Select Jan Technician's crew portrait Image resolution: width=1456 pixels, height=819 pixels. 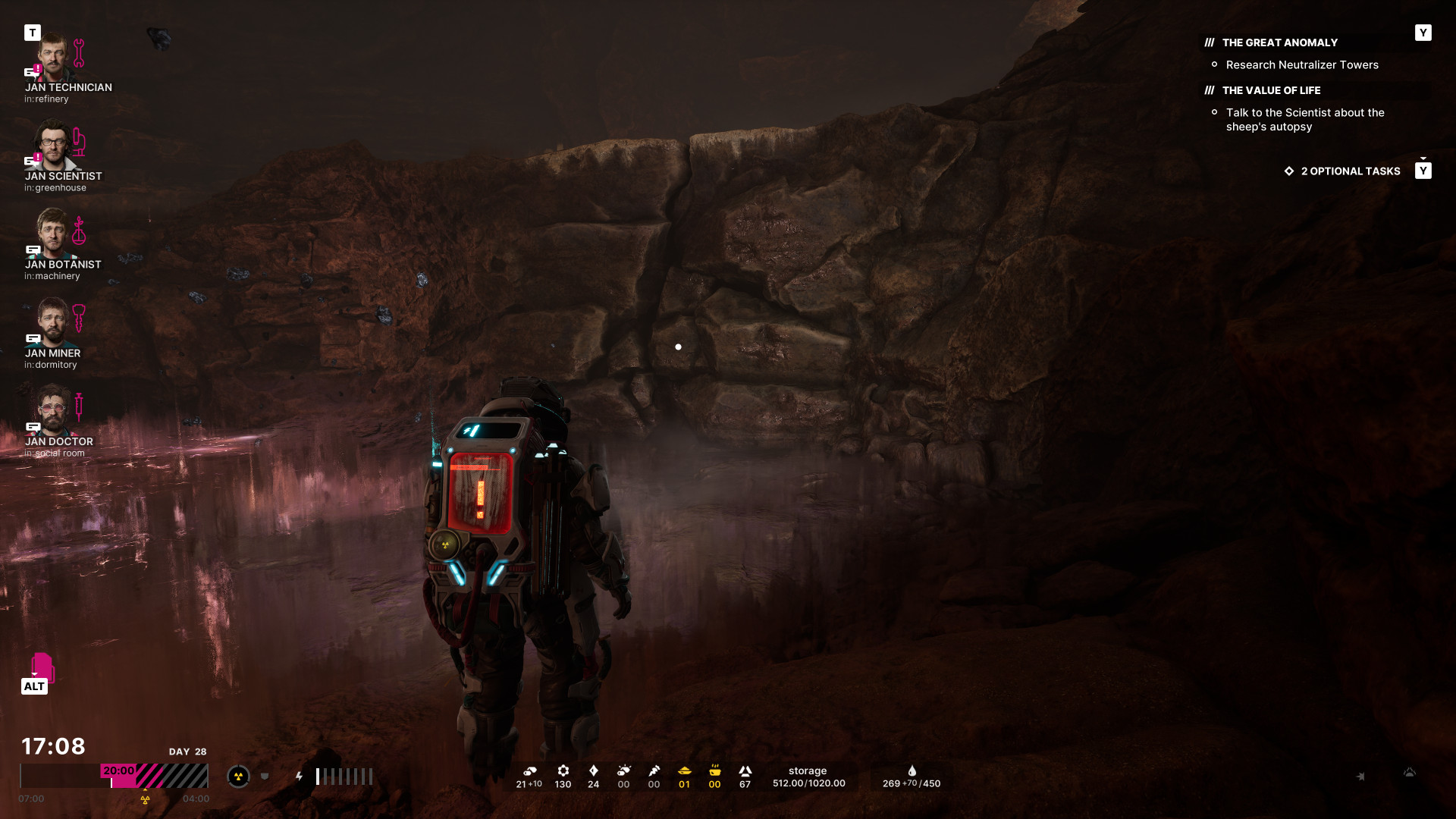53,58
